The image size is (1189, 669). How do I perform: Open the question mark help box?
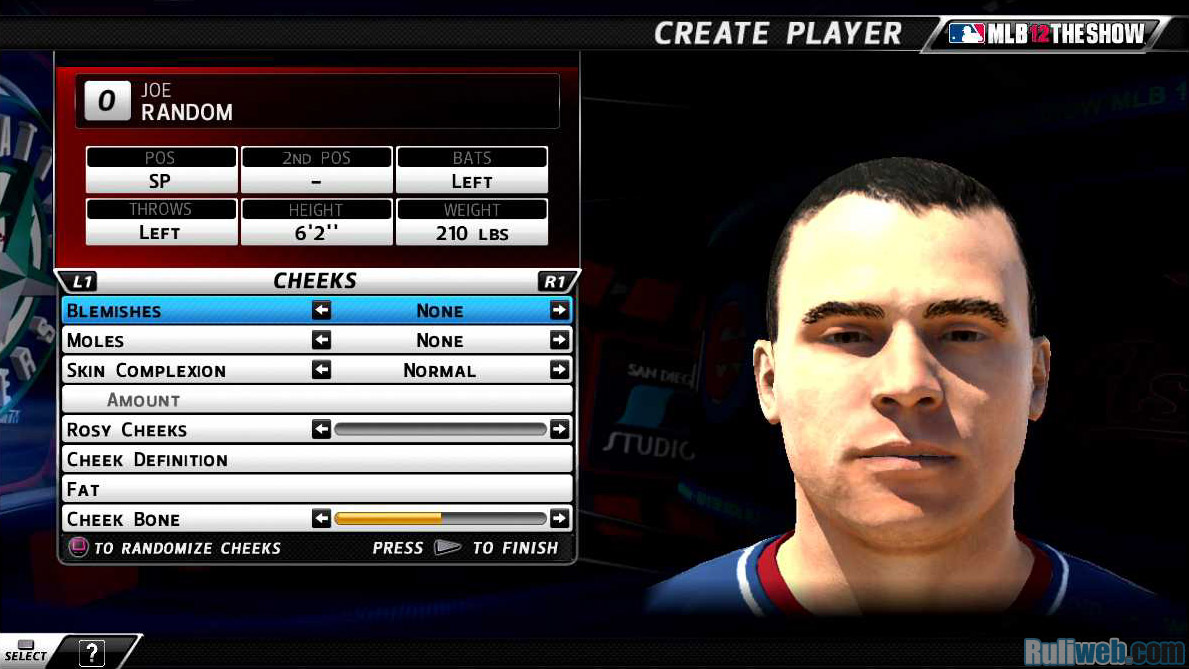point(91,653)
